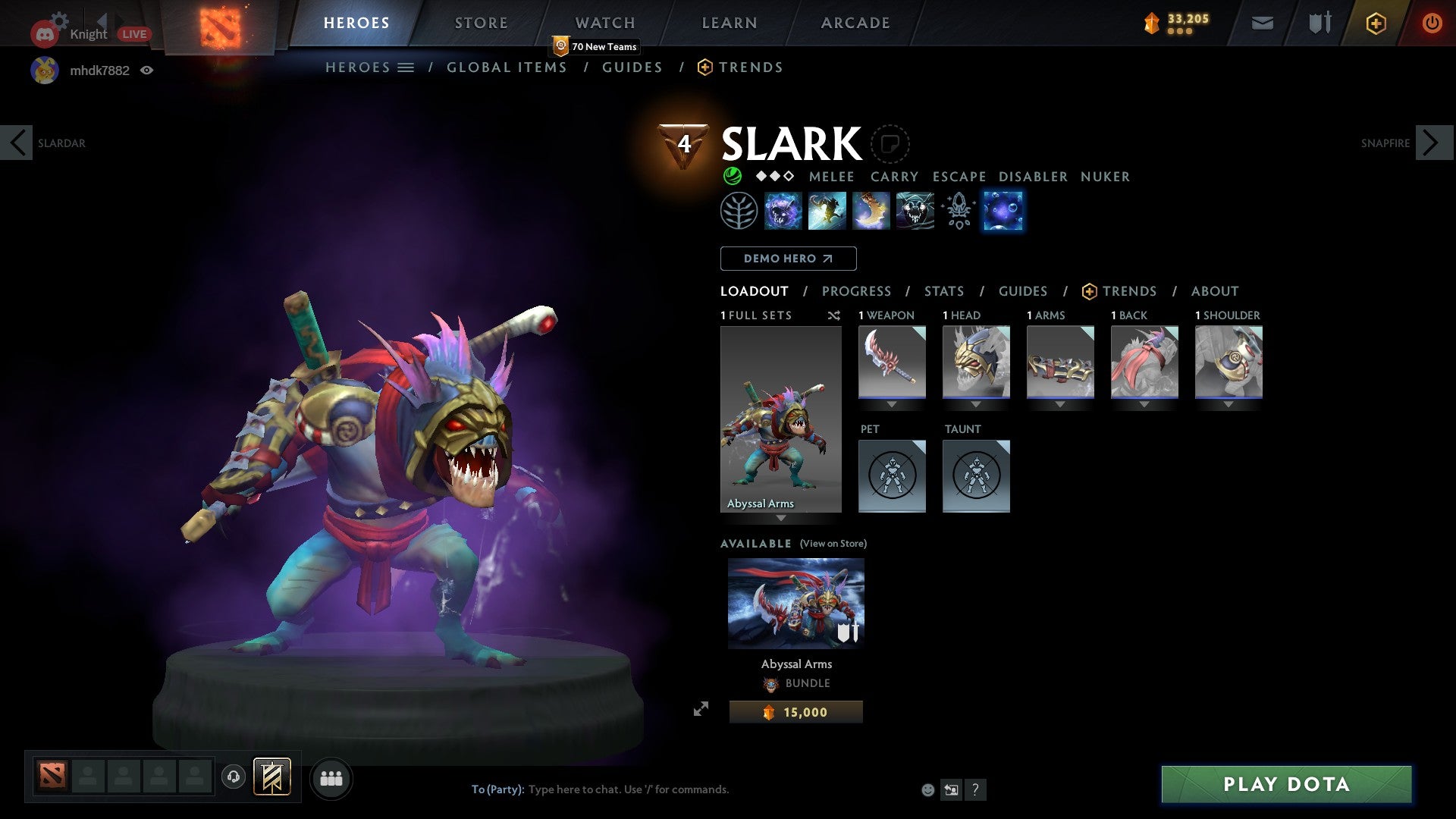Click the DEMO HERO button

point(787,259)
